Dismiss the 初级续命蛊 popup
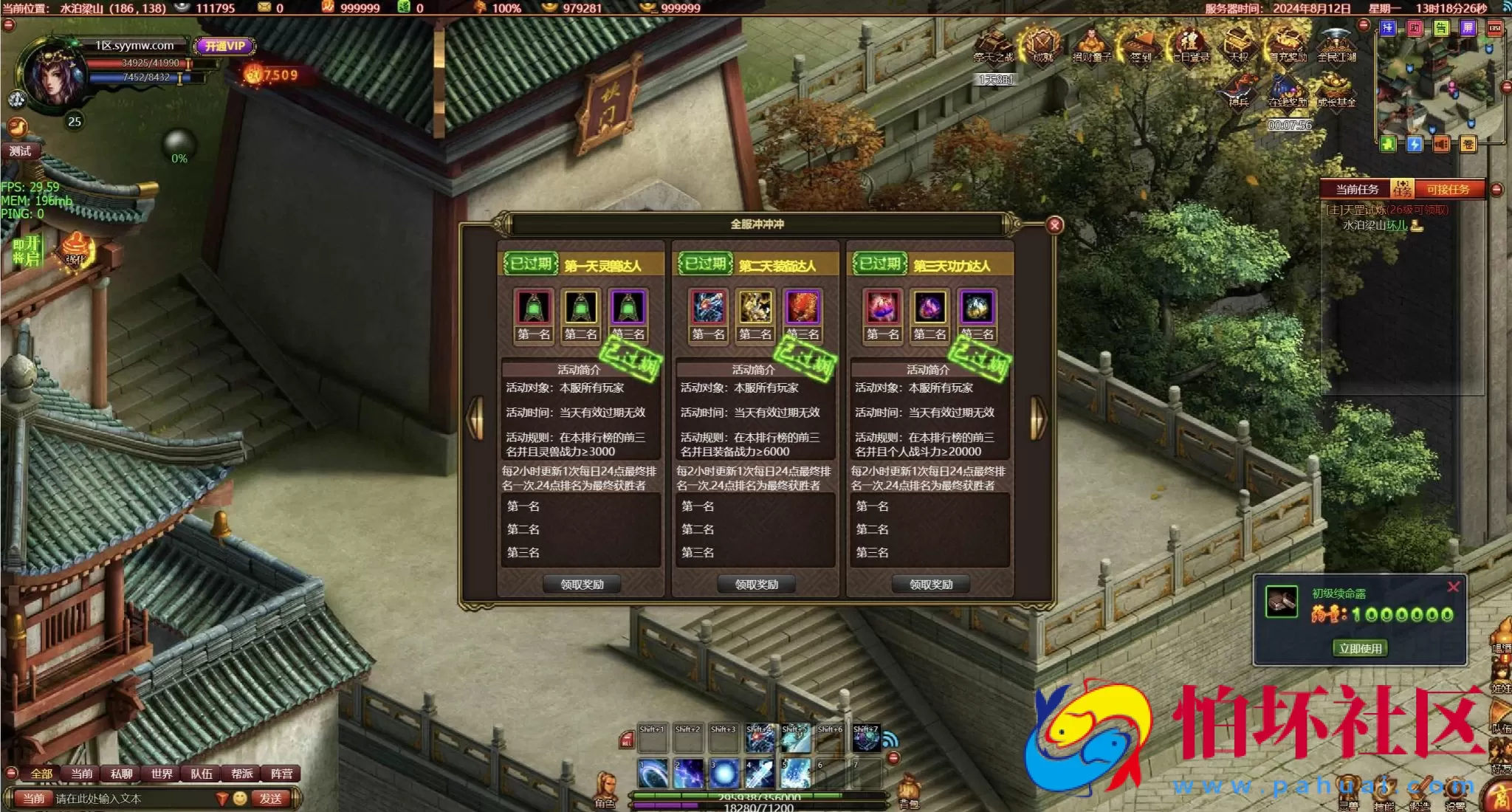This screenshot has height=812, width=1512. click(x=1453, y=588)
